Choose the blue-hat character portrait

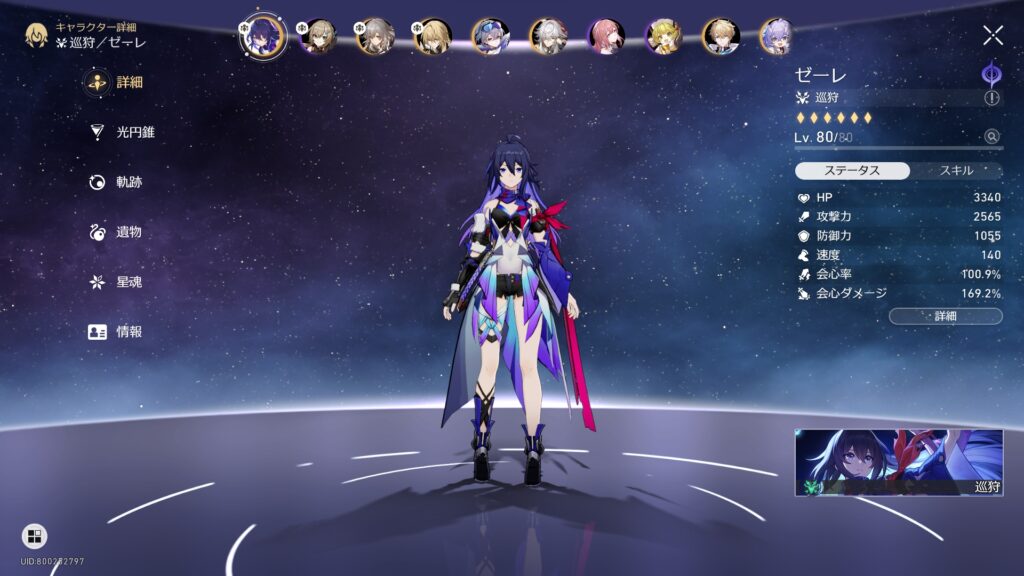(490, 36)
